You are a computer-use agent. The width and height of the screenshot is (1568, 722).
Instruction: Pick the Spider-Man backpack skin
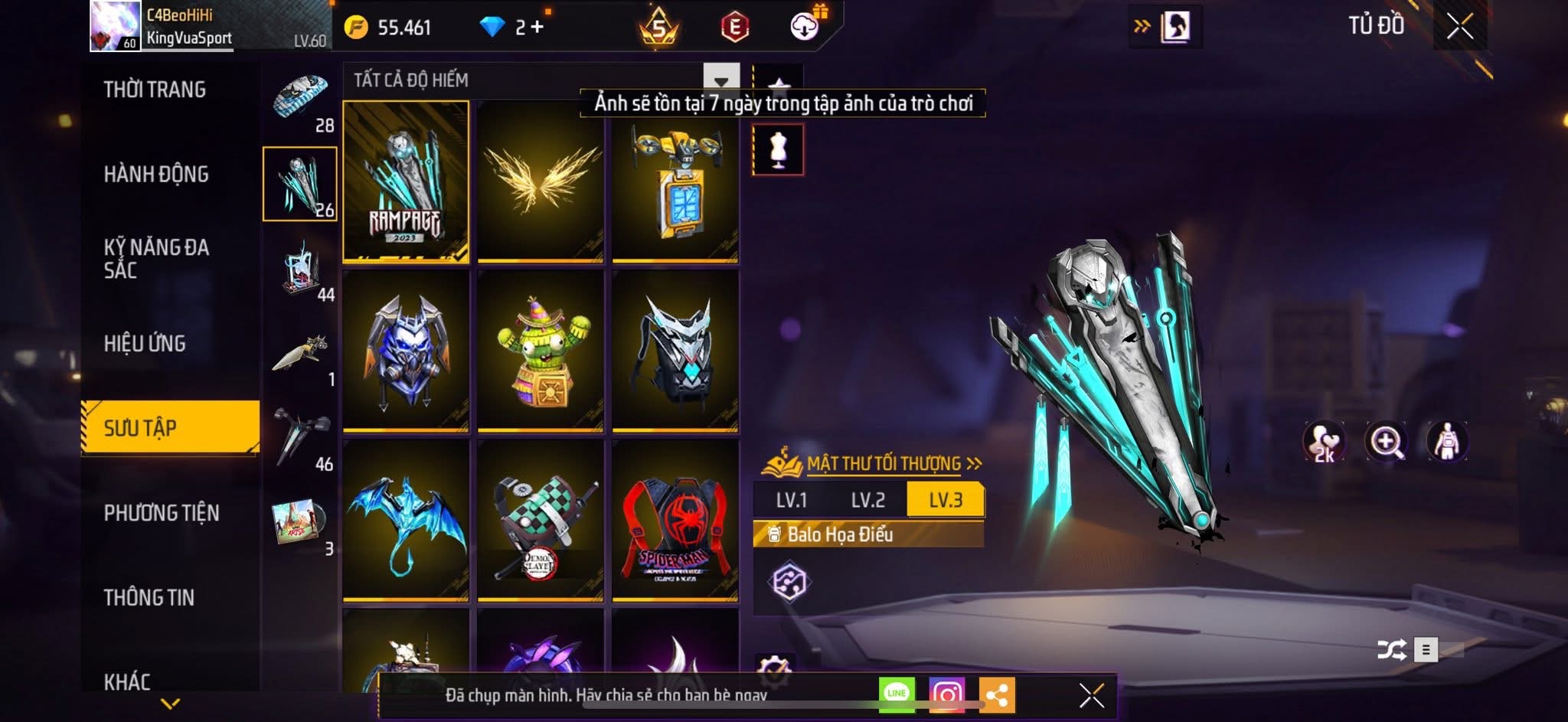tap(675, 521)
